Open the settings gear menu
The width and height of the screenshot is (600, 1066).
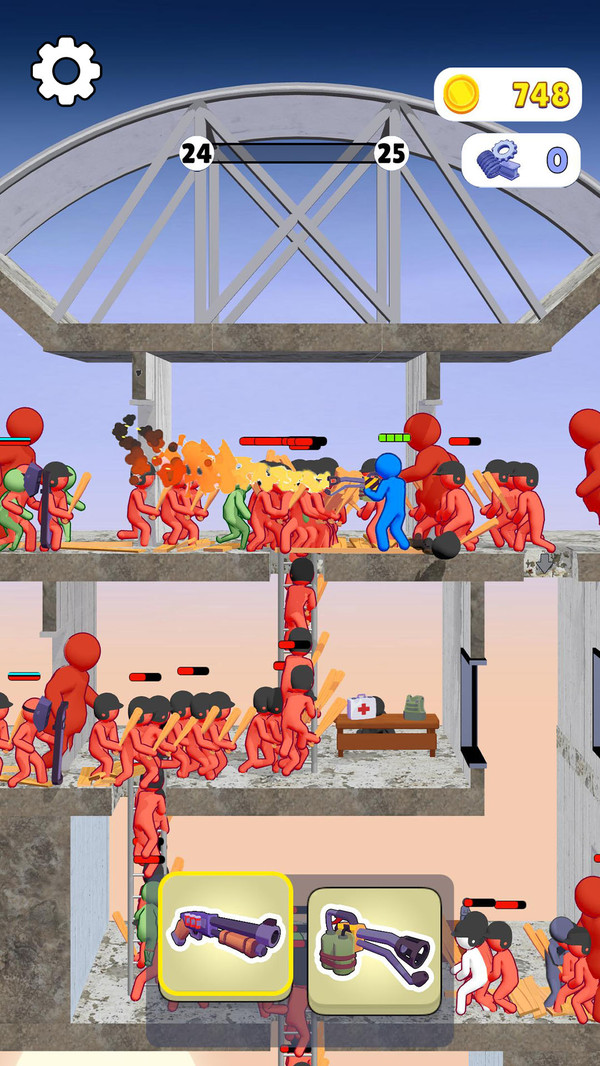pos(66,71)
